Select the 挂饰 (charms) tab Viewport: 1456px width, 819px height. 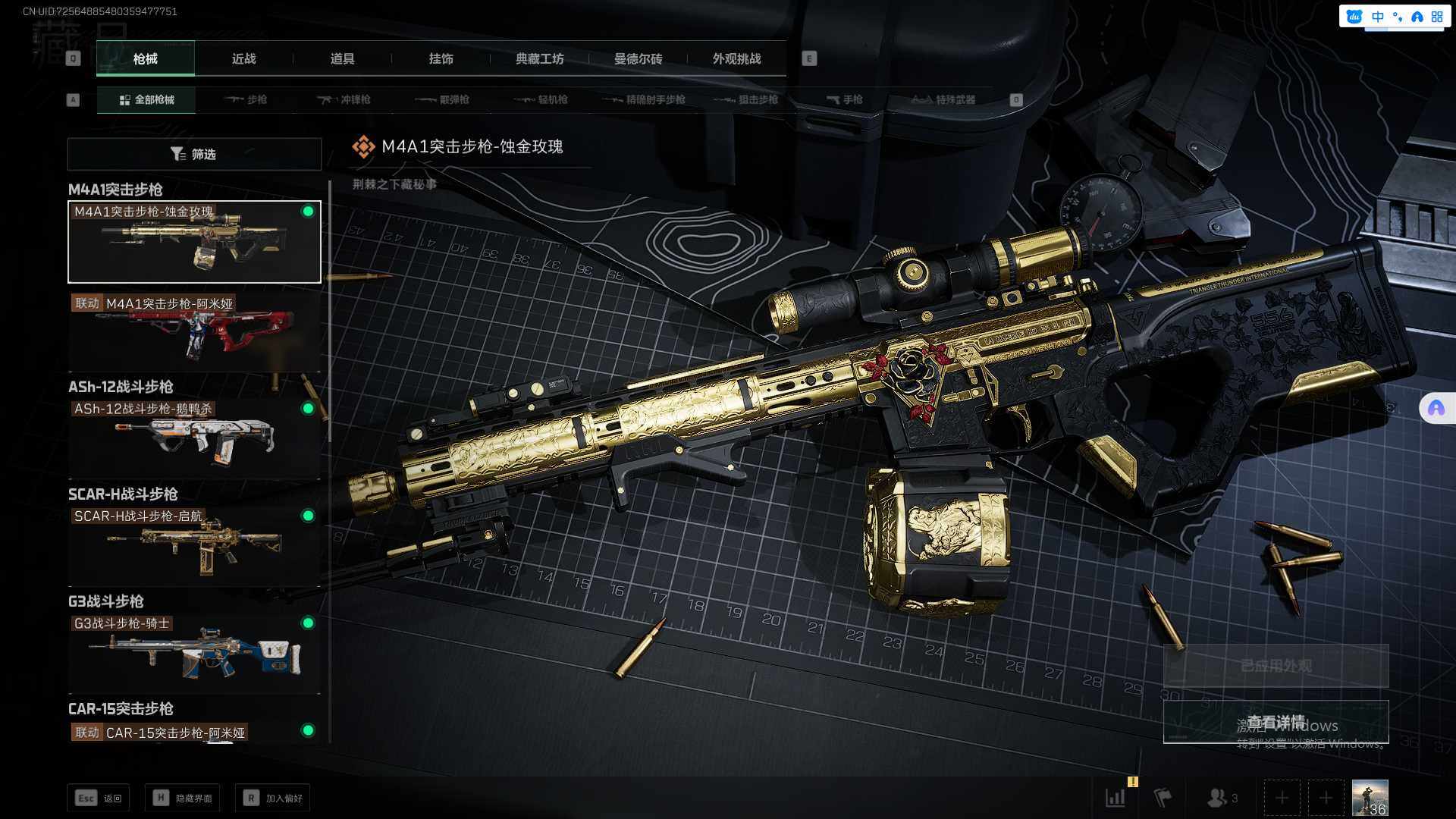[441, 58]
